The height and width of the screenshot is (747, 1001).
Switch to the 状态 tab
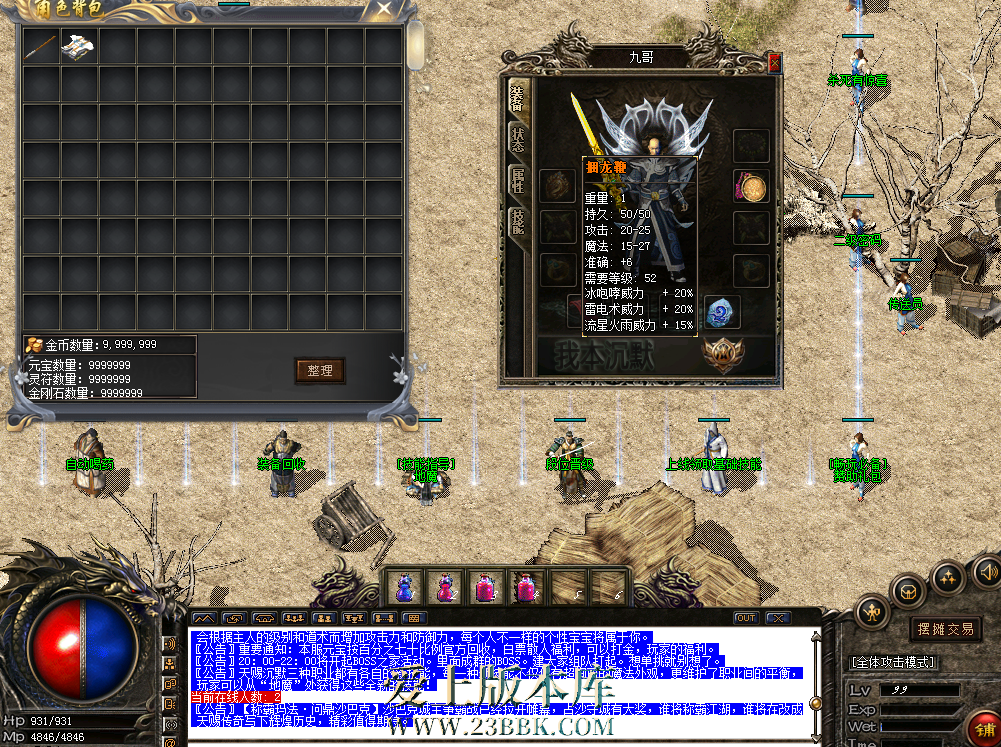tap(518, 140)
